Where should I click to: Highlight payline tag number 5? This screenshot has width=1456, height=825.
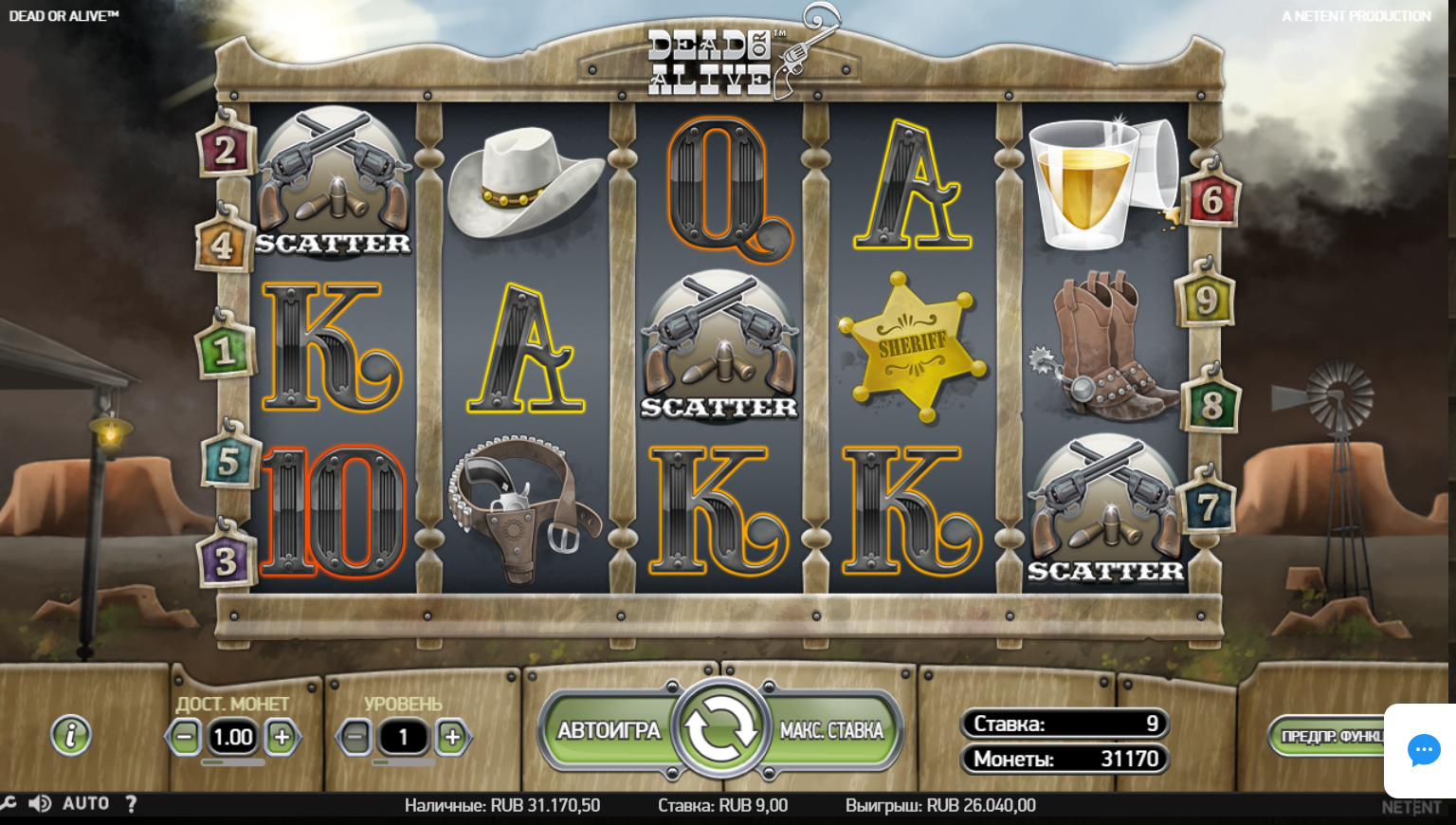(x=228, y=462)
